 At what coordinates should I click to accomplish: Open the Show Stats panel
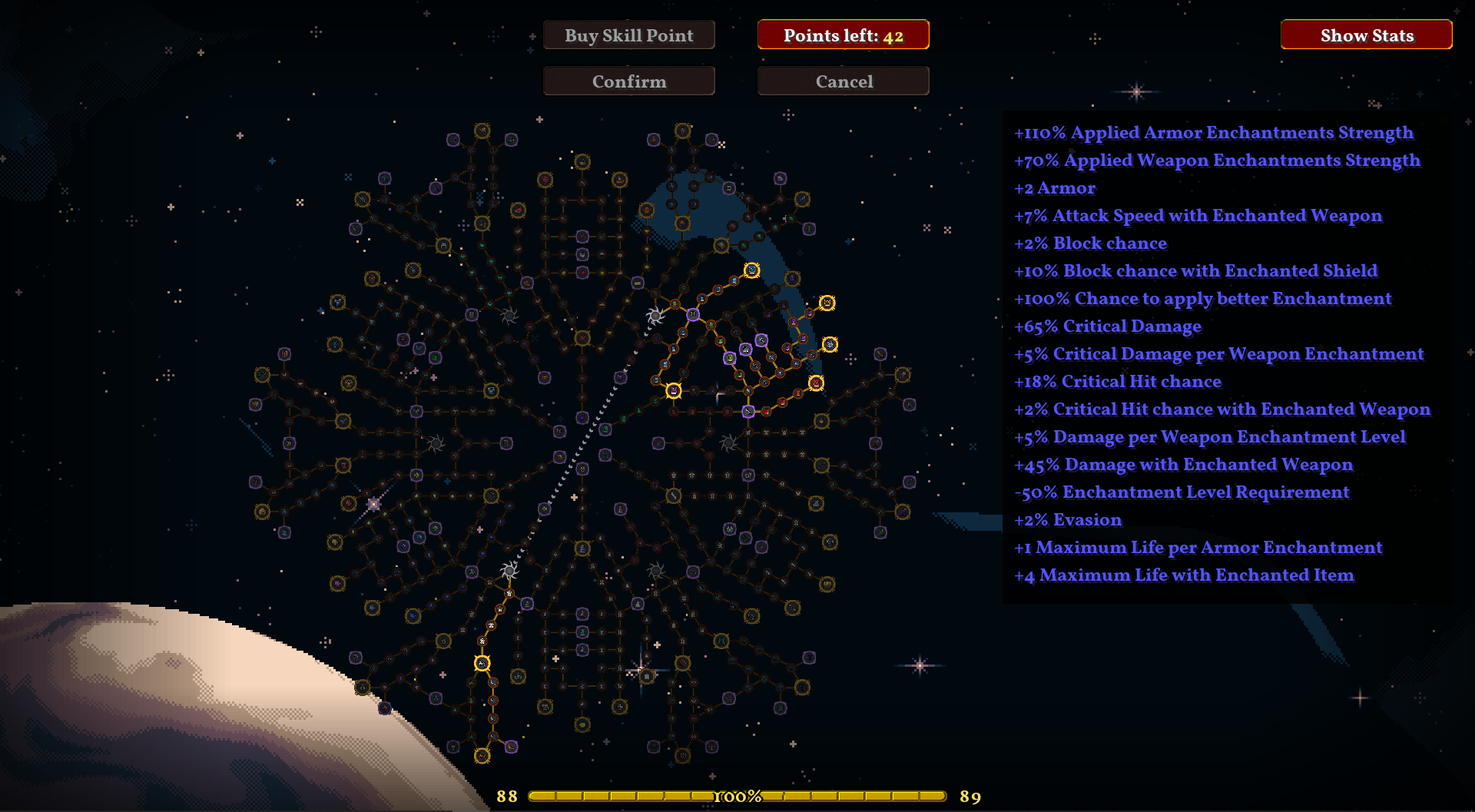(x=1366, y=35)
